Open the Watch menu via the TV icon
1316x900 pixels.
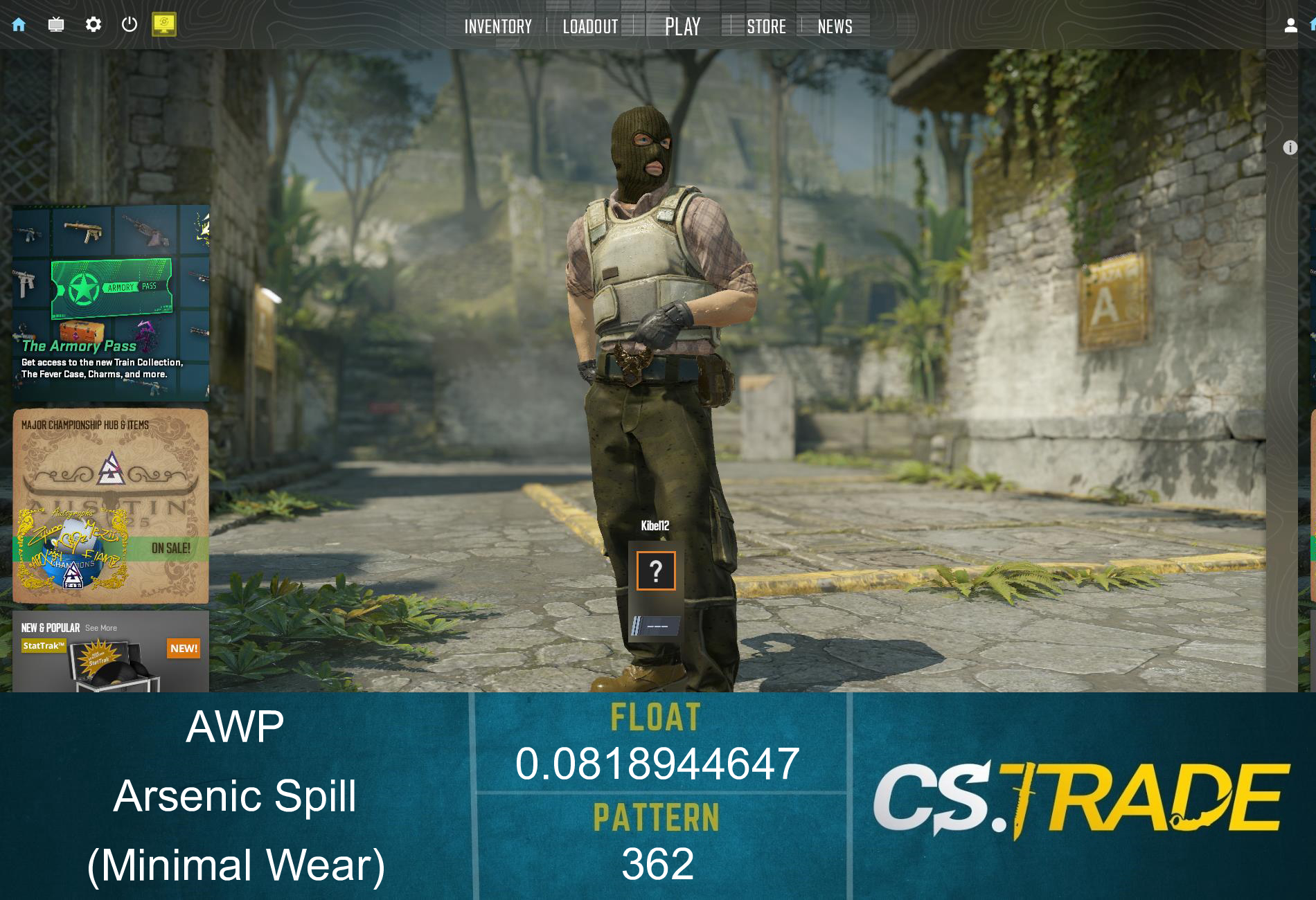57,24
